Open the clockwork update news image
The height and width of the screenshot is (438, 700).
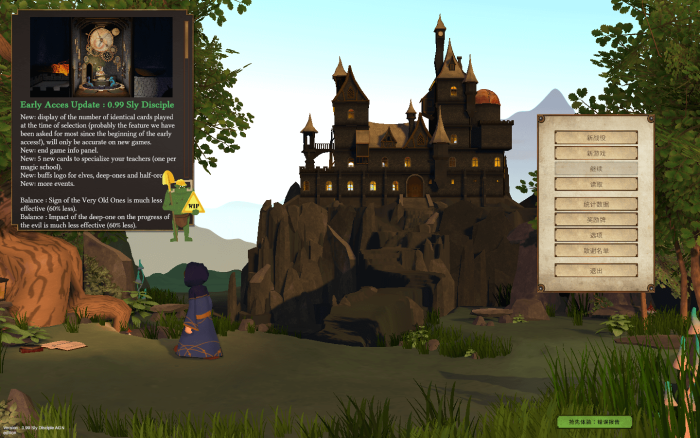[x=101, y=57]
